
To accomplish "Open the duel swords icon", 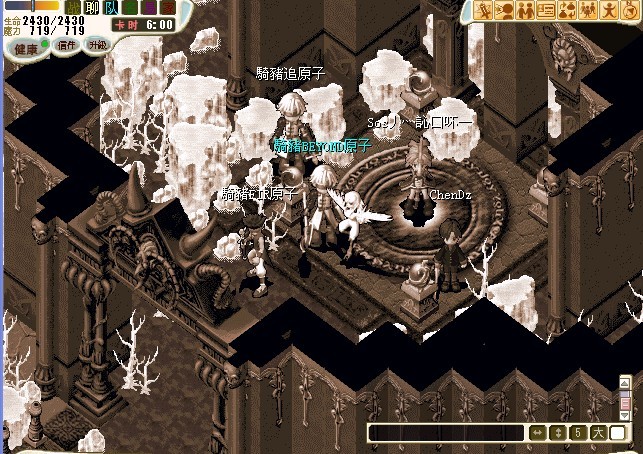I will pos(485,10).
